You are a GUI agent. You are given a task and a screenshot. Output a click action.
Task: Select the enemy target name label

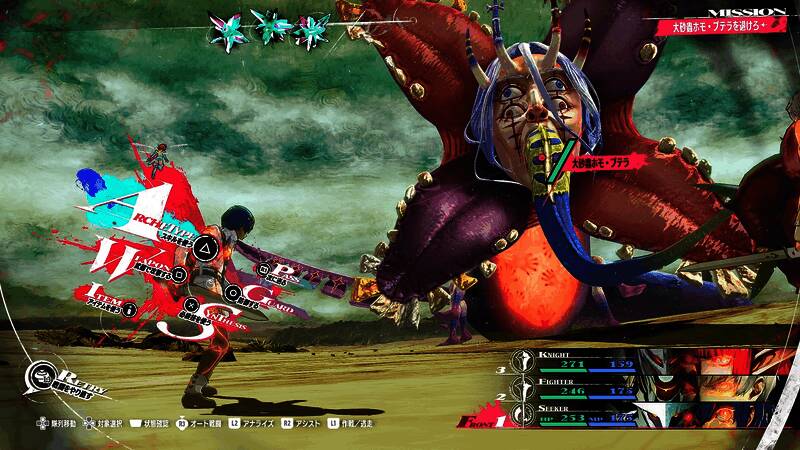tap(606, 160)
